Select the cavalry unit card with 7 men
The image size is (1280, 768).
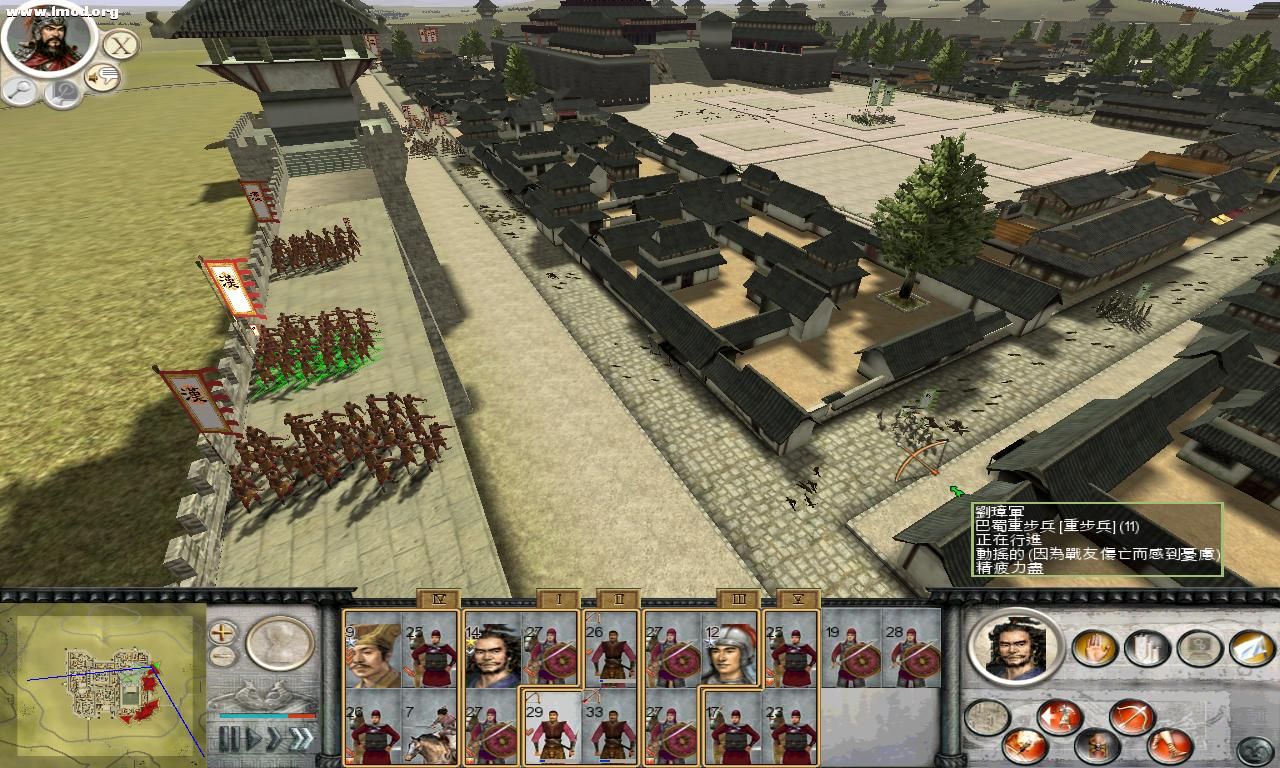tap(430, 733)
